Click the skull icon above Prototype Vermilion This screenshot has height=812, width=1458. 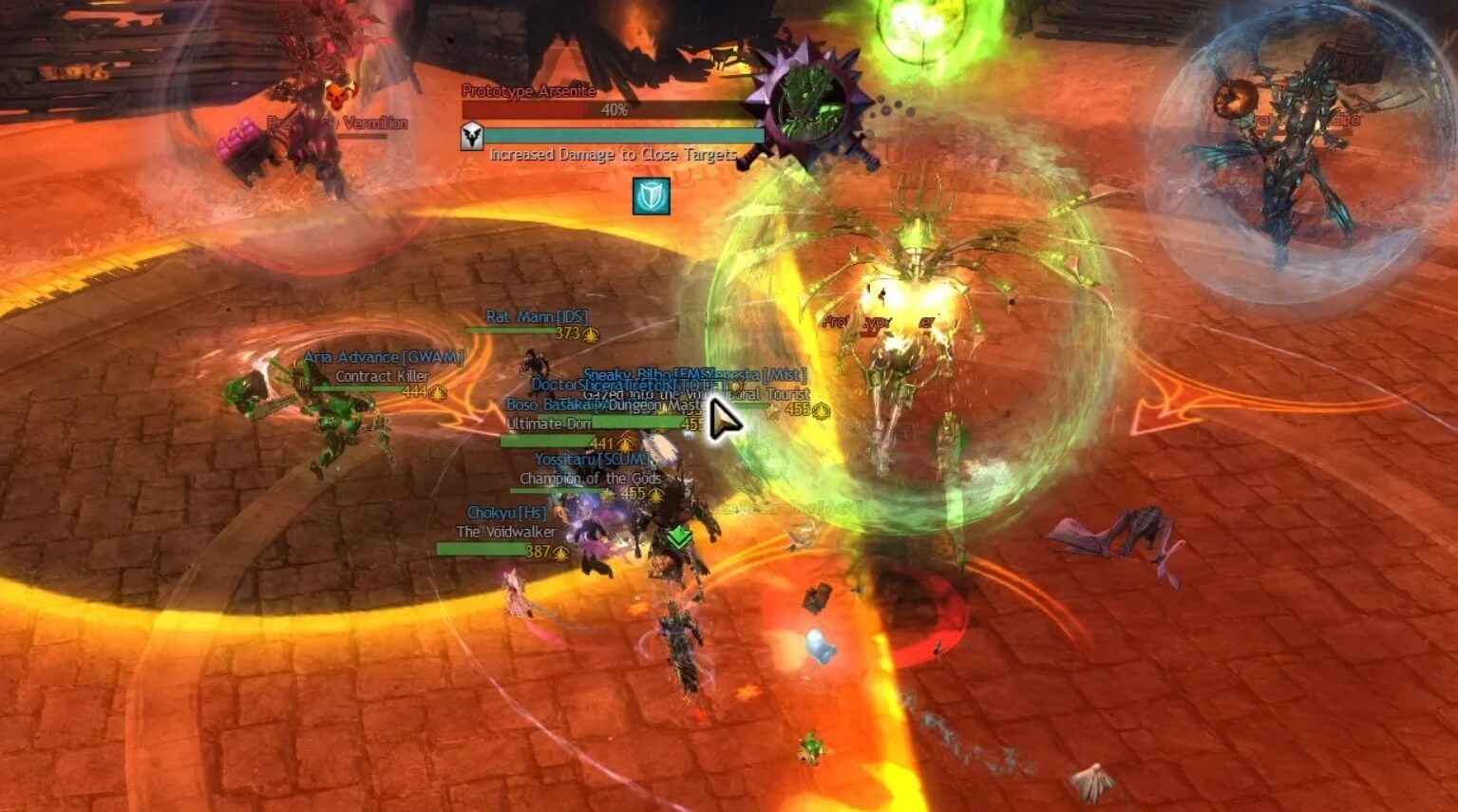click(338, 92)
